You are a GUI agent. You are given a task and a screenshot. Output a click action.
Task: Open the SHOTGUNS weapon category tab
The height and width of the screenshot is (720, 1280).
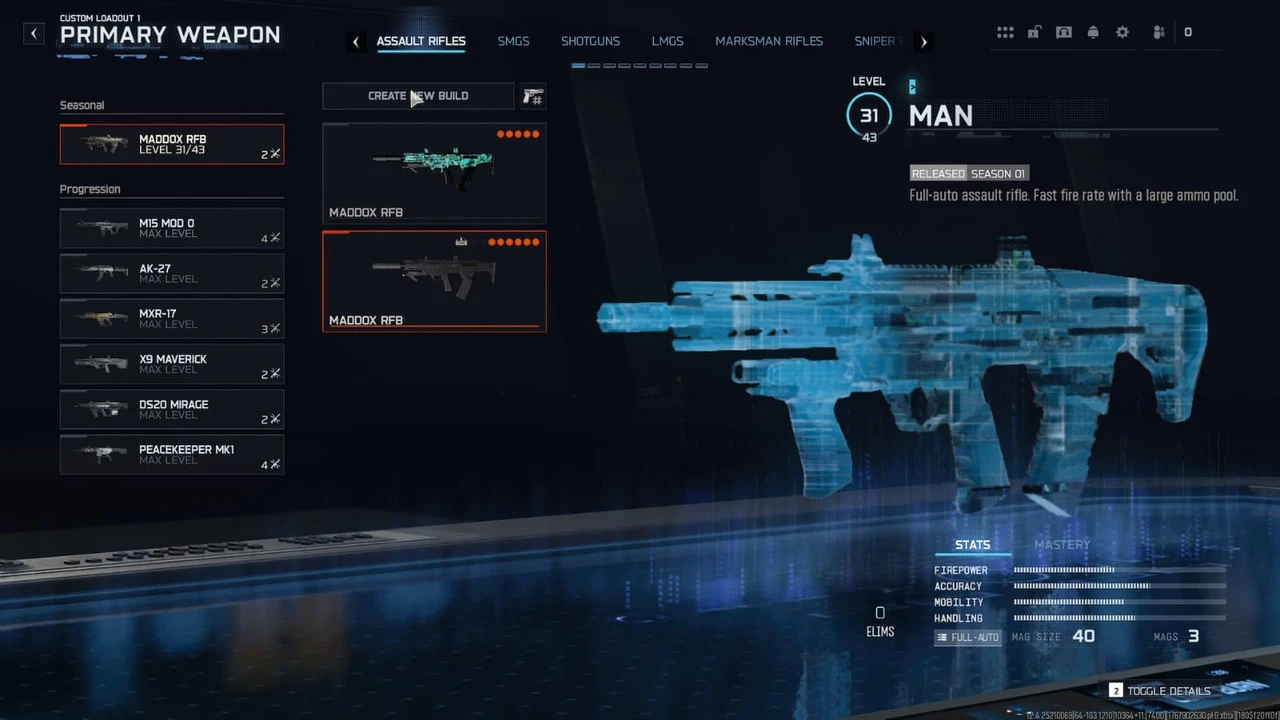click(x=590, y=41)
